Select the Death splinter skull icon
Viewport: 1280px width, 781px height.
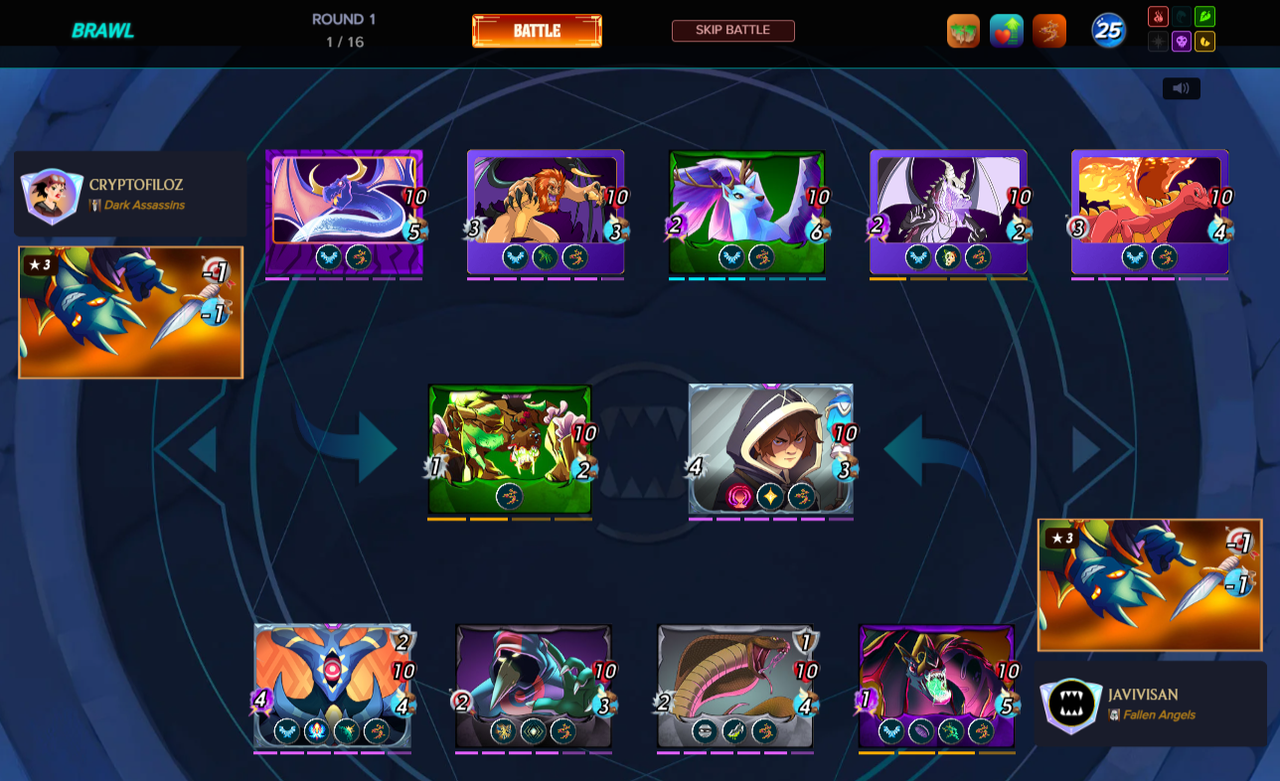[x=1181, y=41]
